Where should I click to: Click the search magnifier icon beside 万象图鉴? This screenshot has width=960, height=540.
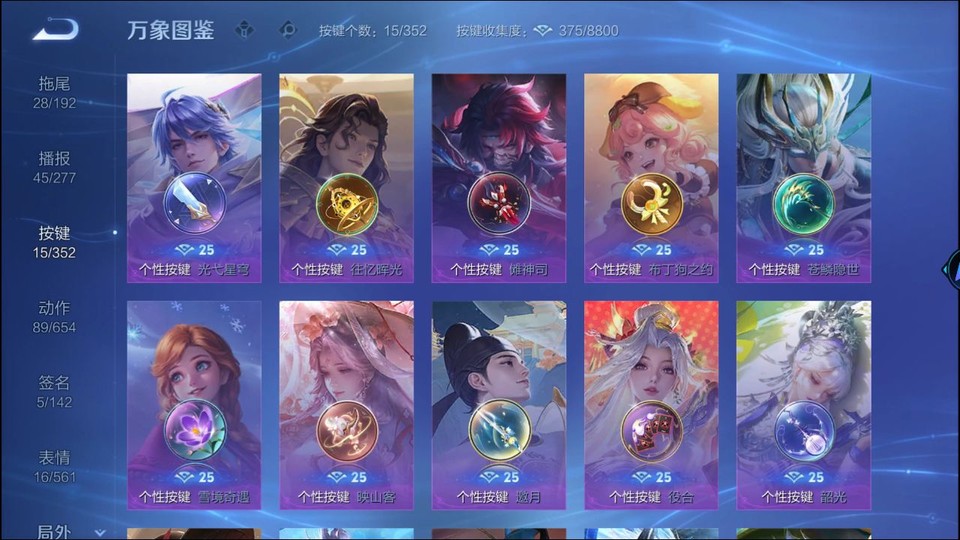pyautogui.click(x=288, y=30)
